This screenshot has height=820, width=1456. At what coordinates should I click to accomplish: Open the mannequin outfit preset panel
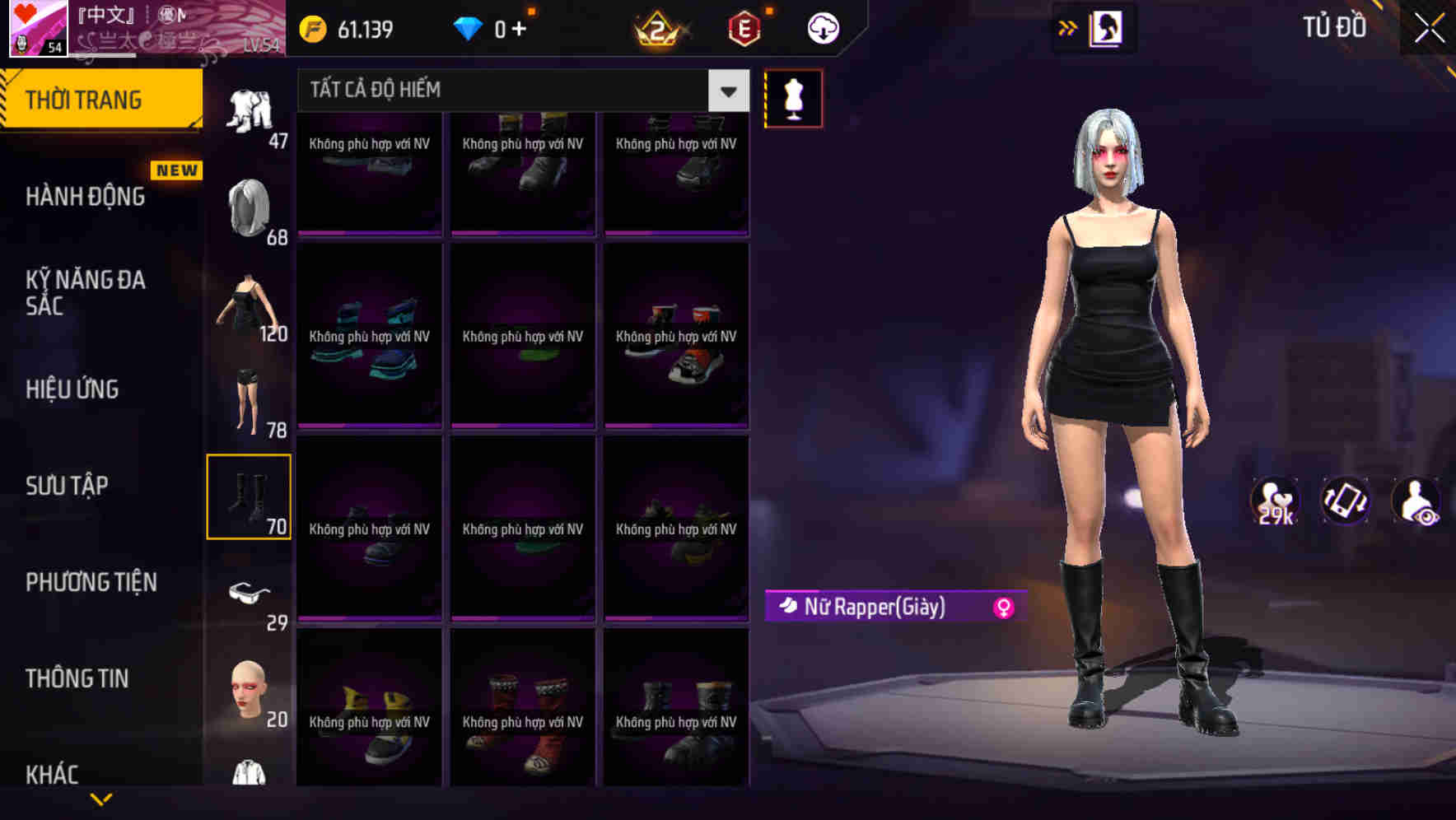(793, 97)
